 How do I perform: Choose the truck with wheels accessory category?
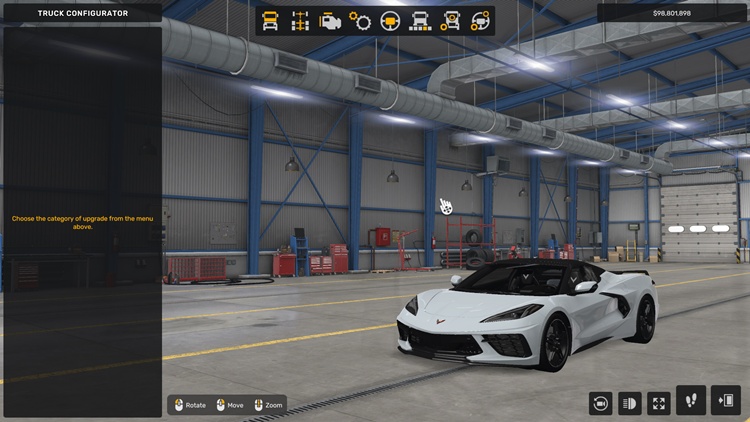[x=451, y=20]
